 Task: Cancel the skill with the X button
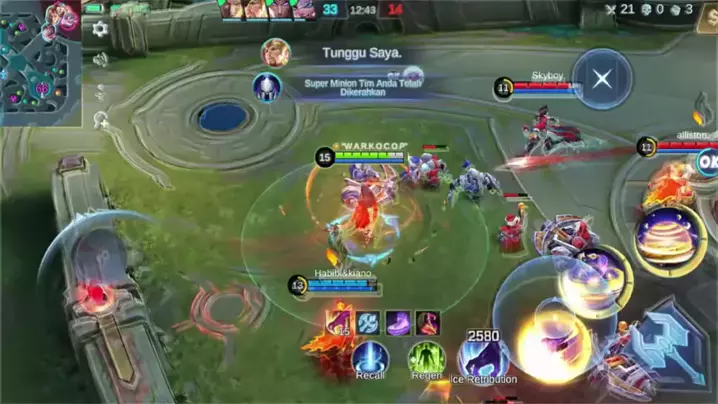[602, 79]
